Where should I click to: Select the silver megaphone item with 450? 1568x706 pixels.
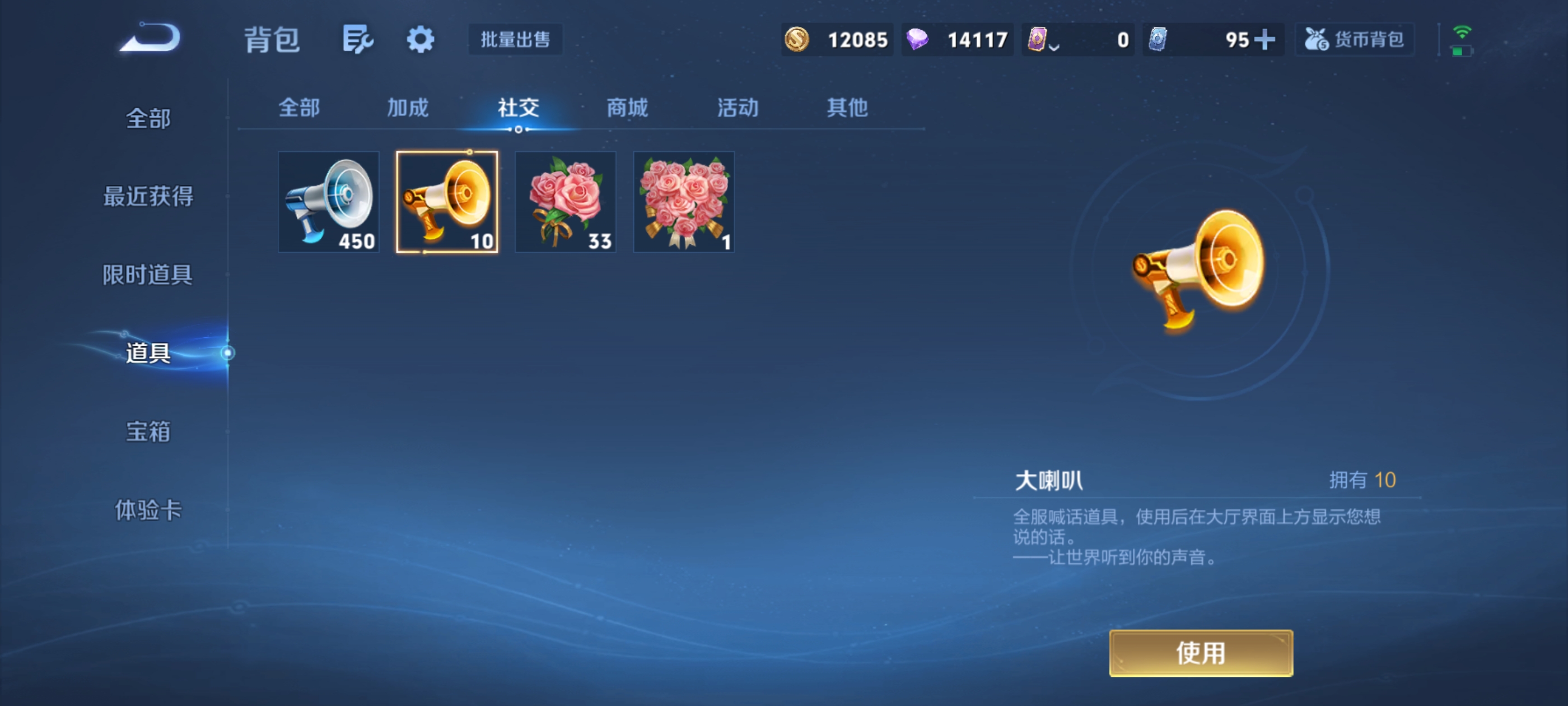tap(328, 202)
